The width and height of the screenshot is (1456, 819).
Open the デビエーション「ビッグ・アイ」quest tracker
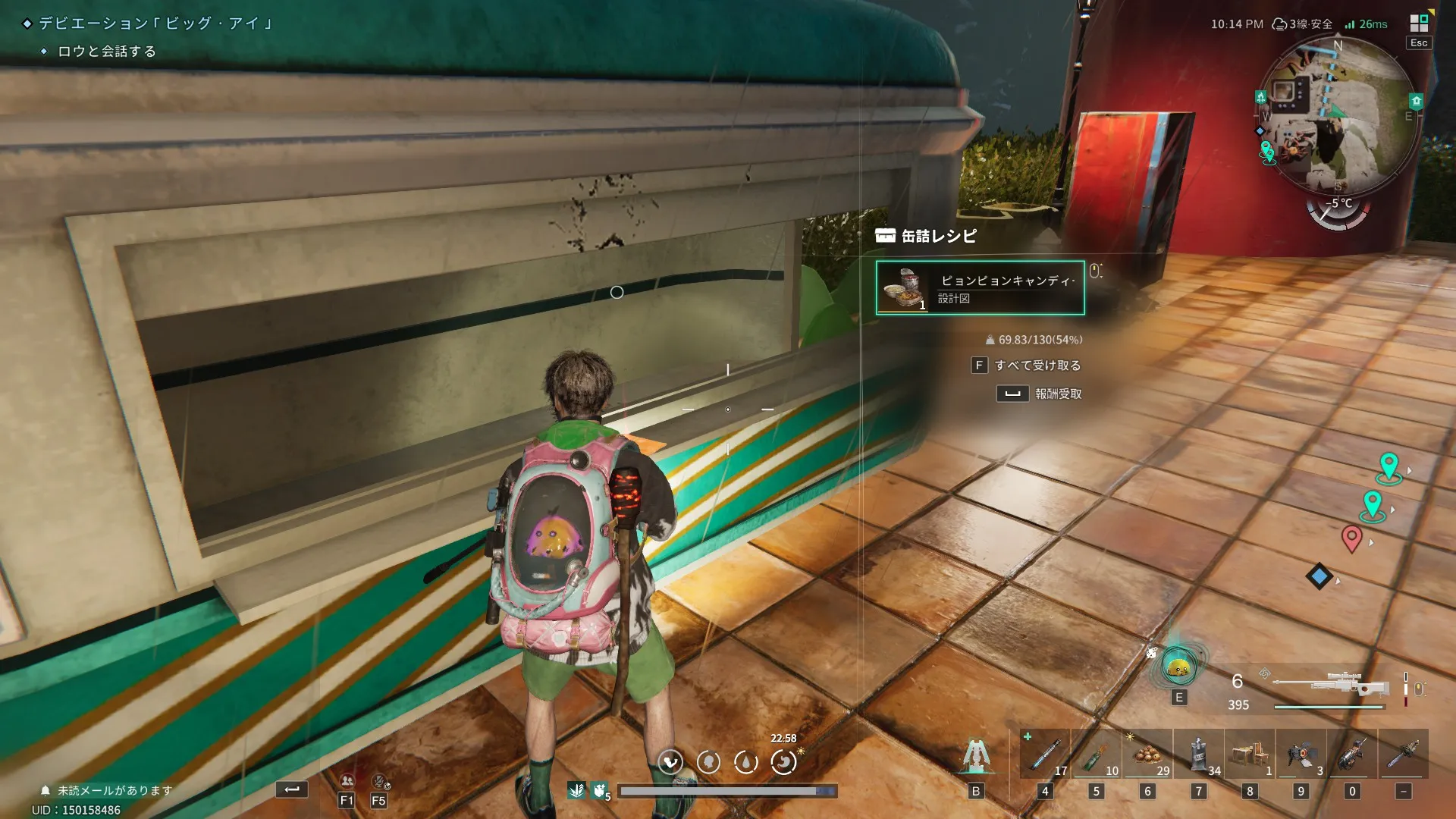pos(155,24)
